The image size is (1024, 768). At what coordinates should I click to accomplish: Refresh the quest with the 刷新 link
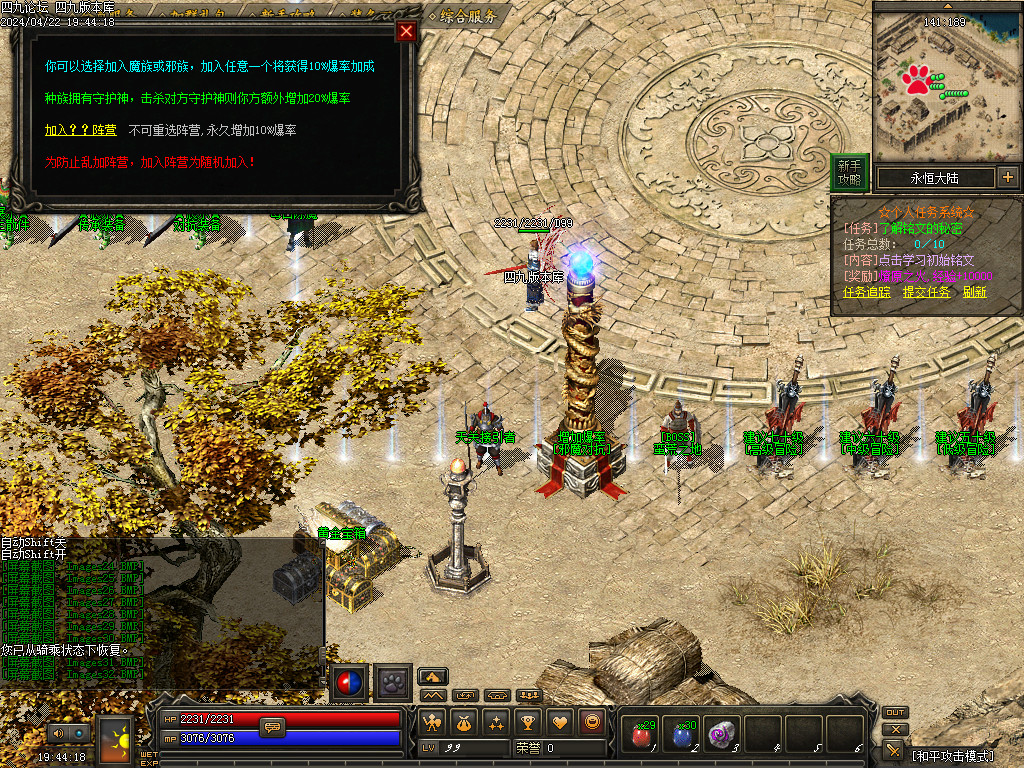(x=975, y=292)
